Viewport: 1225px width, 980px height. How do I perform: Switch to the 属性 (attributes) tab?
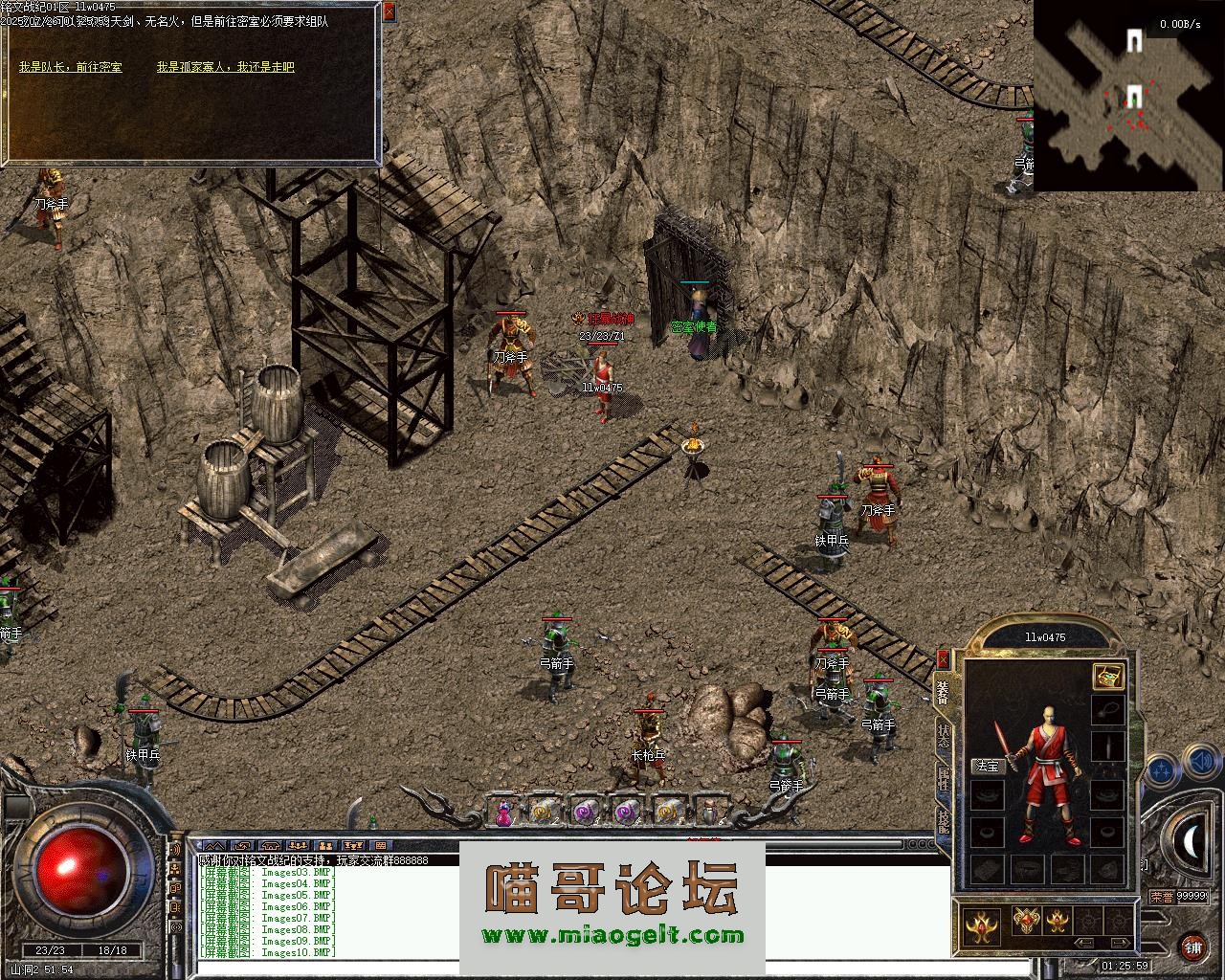(944, 780)
